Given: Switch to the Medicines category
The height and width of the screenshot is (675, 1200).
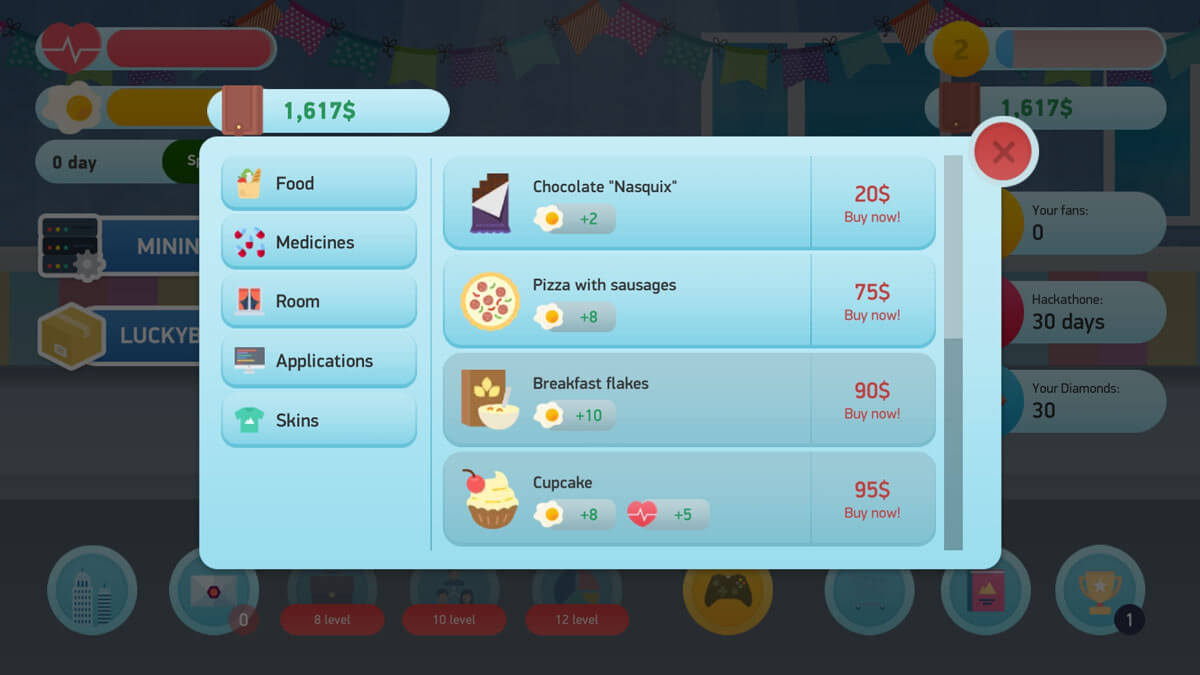Looking at the screenshot, I should pyautogui.click(x=319, y=242).
